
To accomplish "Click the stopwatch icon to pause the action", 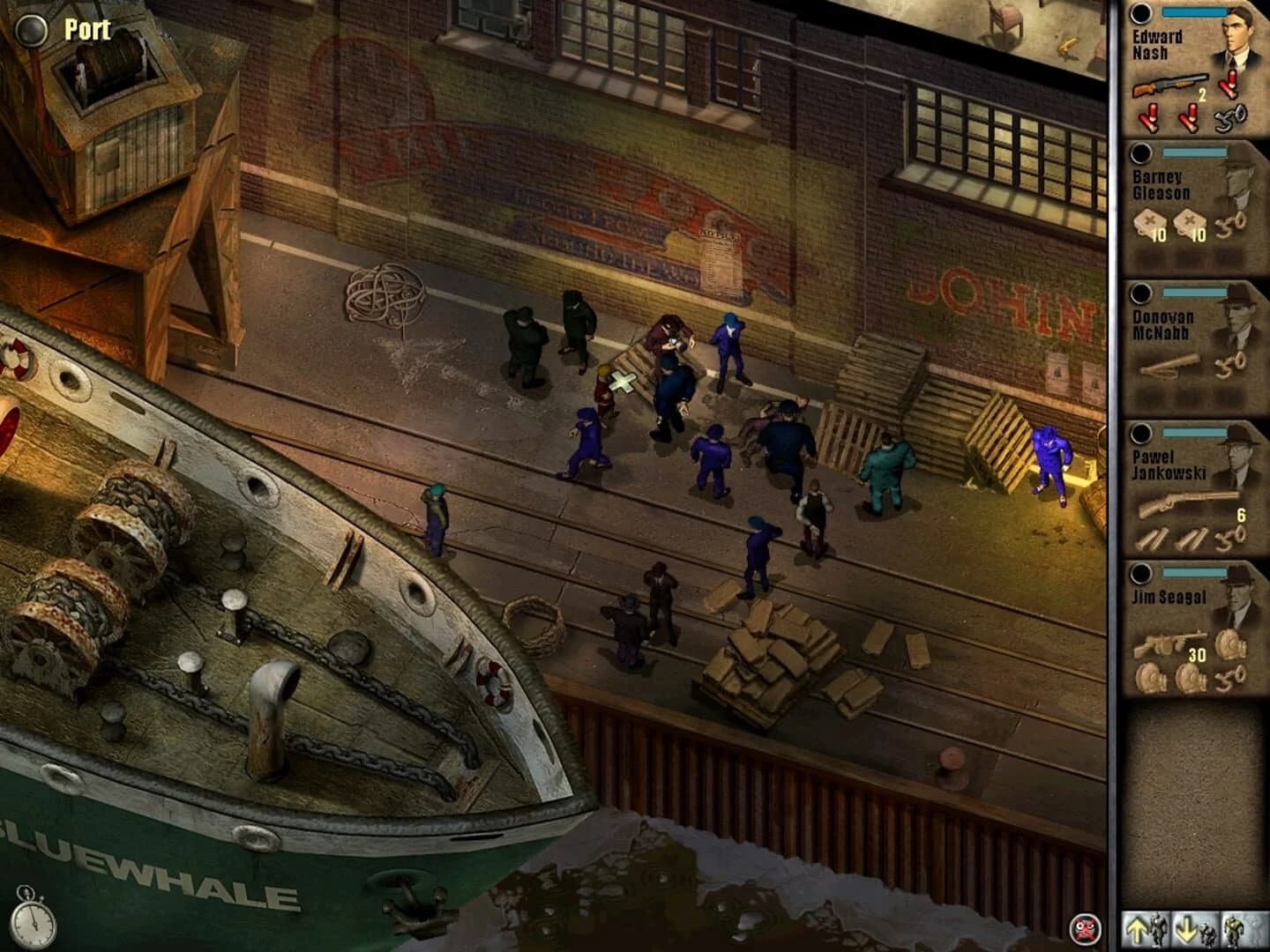I will pyautogui.click(x=34, y=925).
